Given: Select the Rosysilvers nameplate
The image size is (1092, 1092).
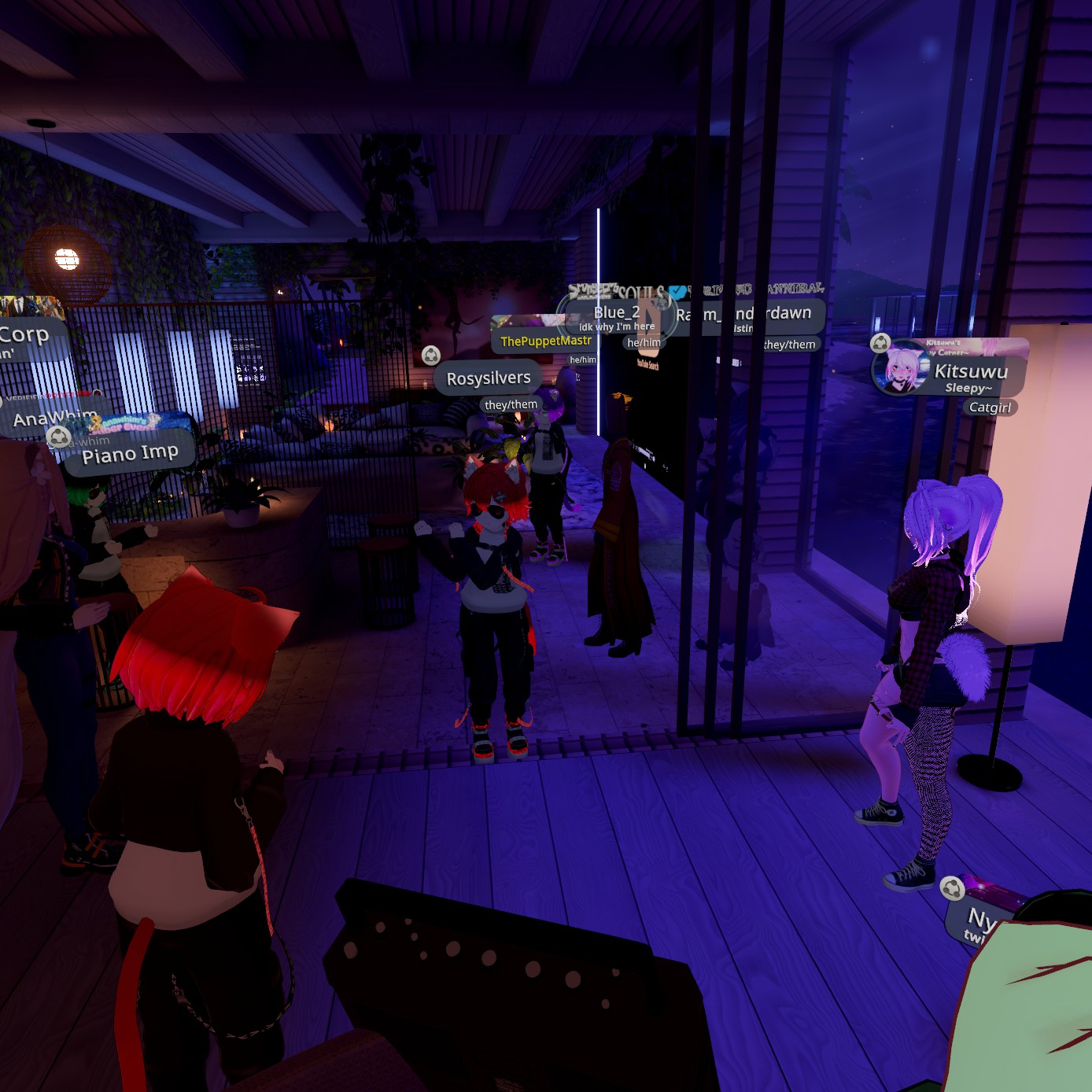Looking at the screenshot, I should click(x=489, y=378).
